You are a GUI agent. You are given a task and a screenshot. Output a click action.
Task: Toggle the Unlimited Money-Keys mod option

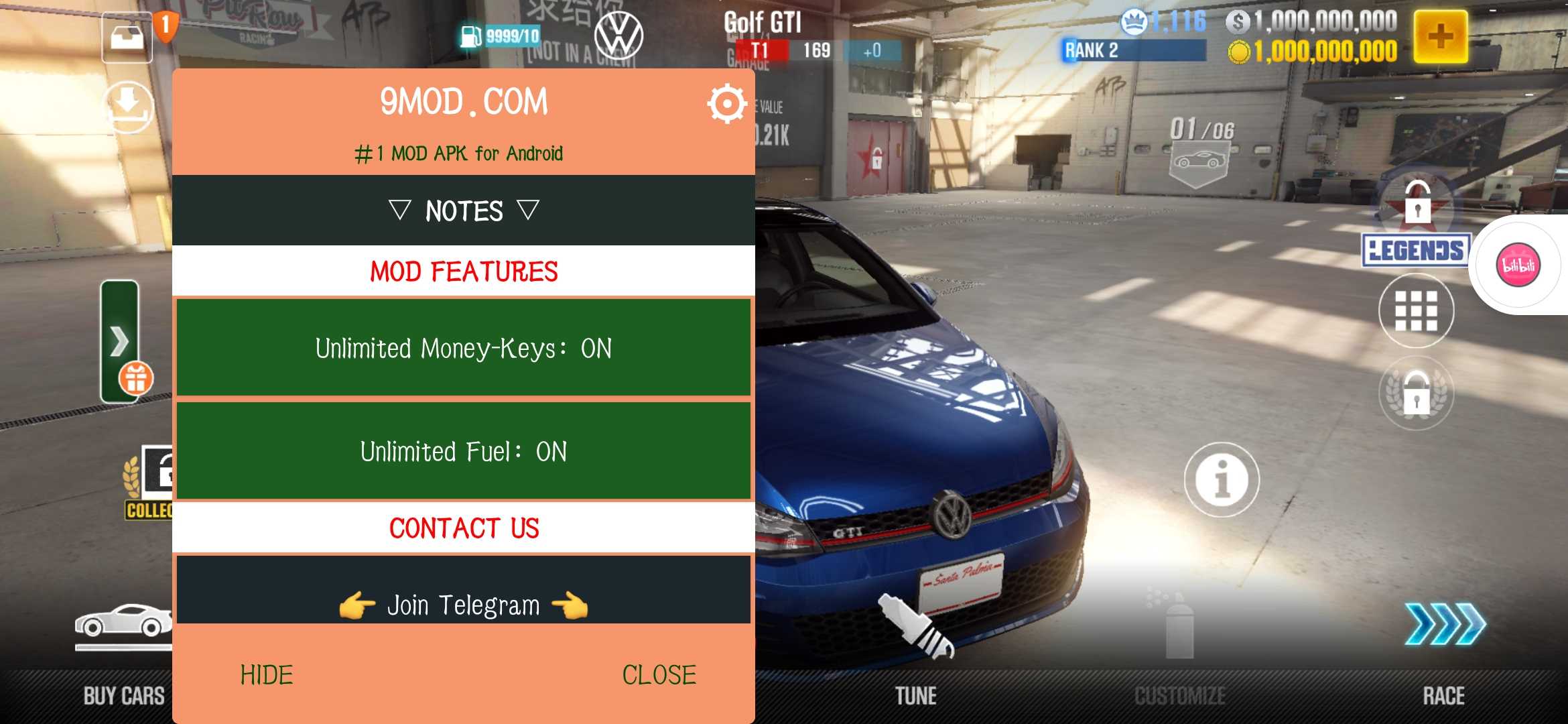(463, 348)
